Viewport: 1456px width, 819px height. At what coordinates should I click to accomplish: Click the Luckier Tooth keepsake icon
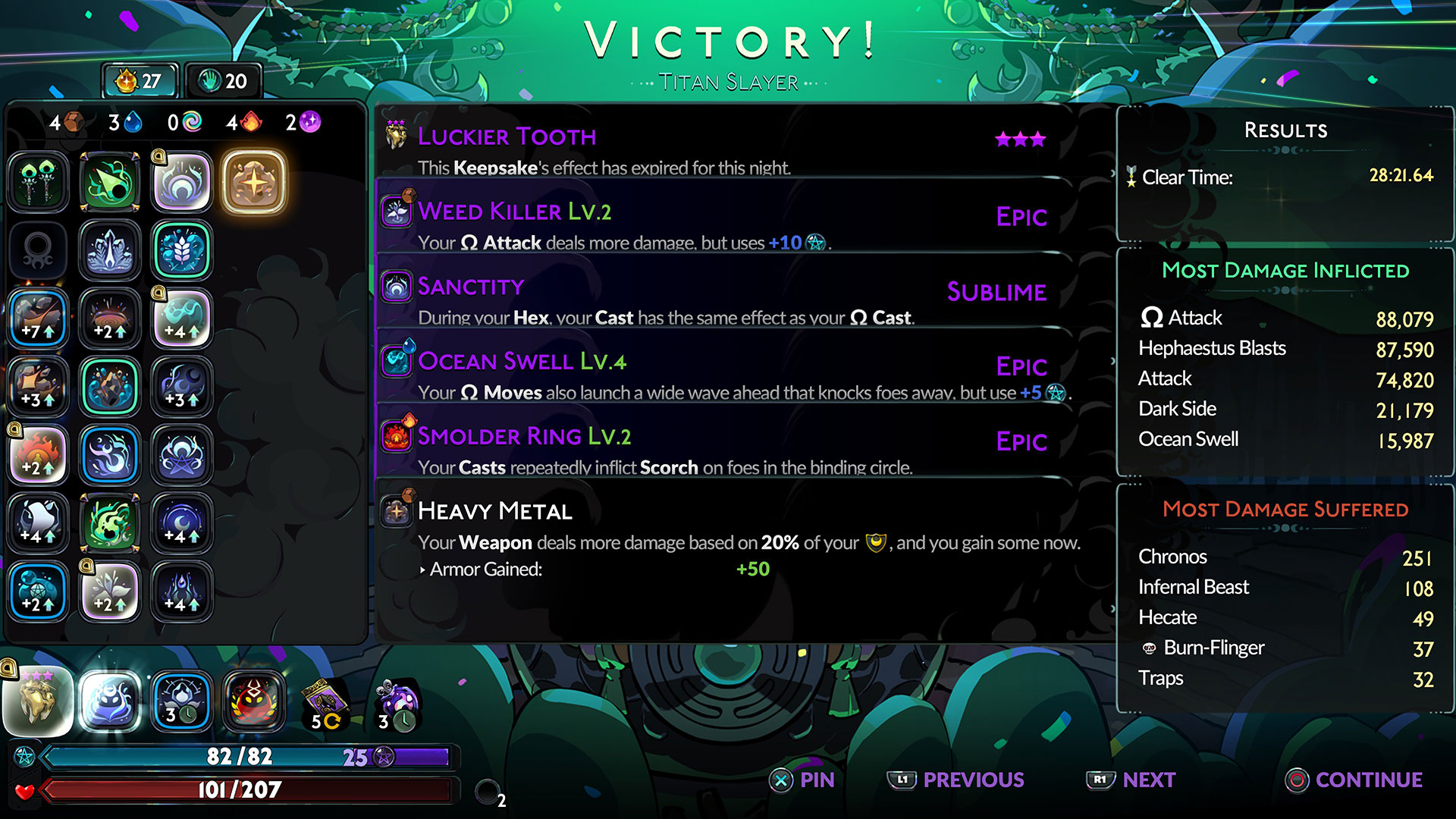click(x=38, y=701)
